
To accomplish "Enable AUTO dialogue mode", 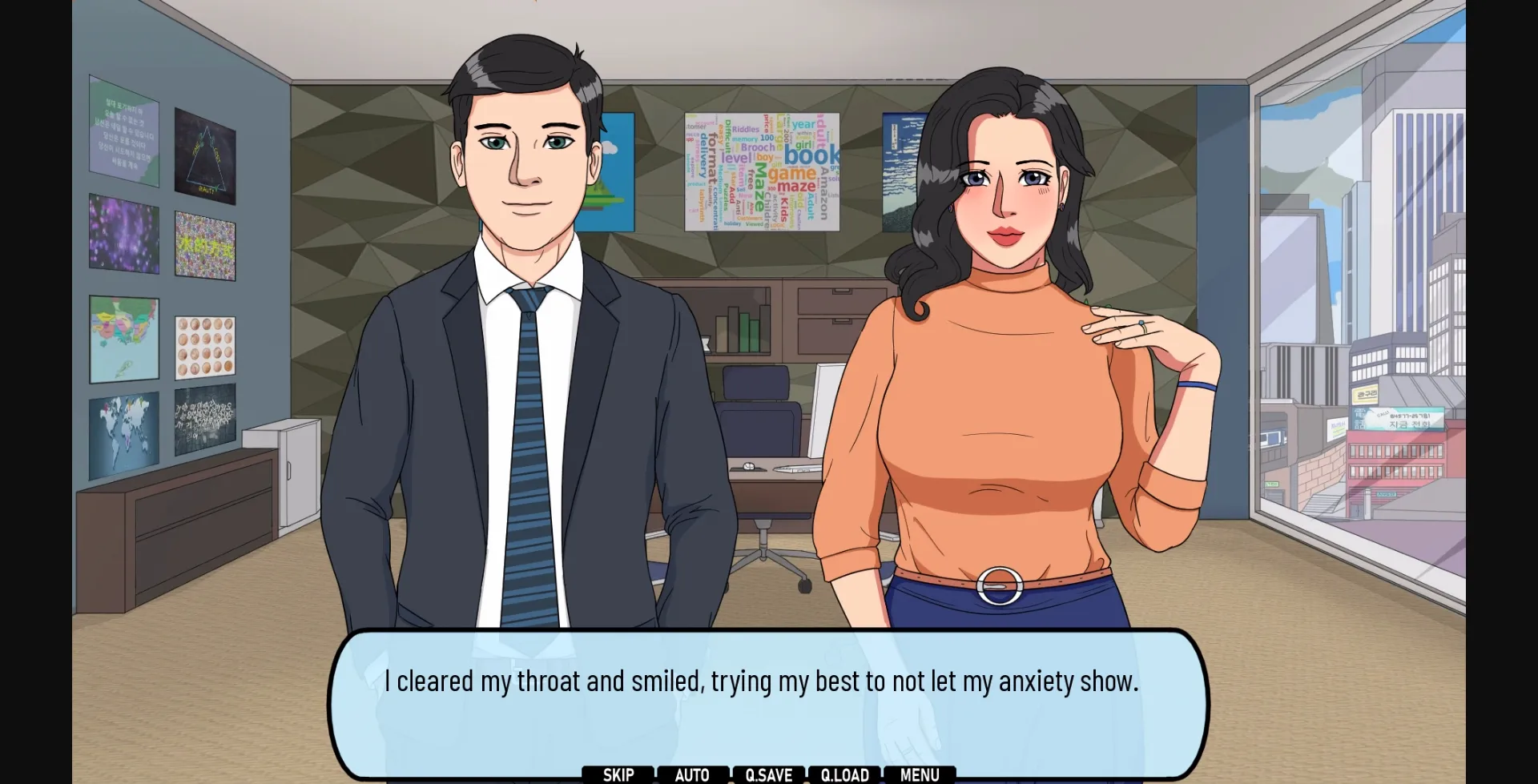I will coord(692,774).
